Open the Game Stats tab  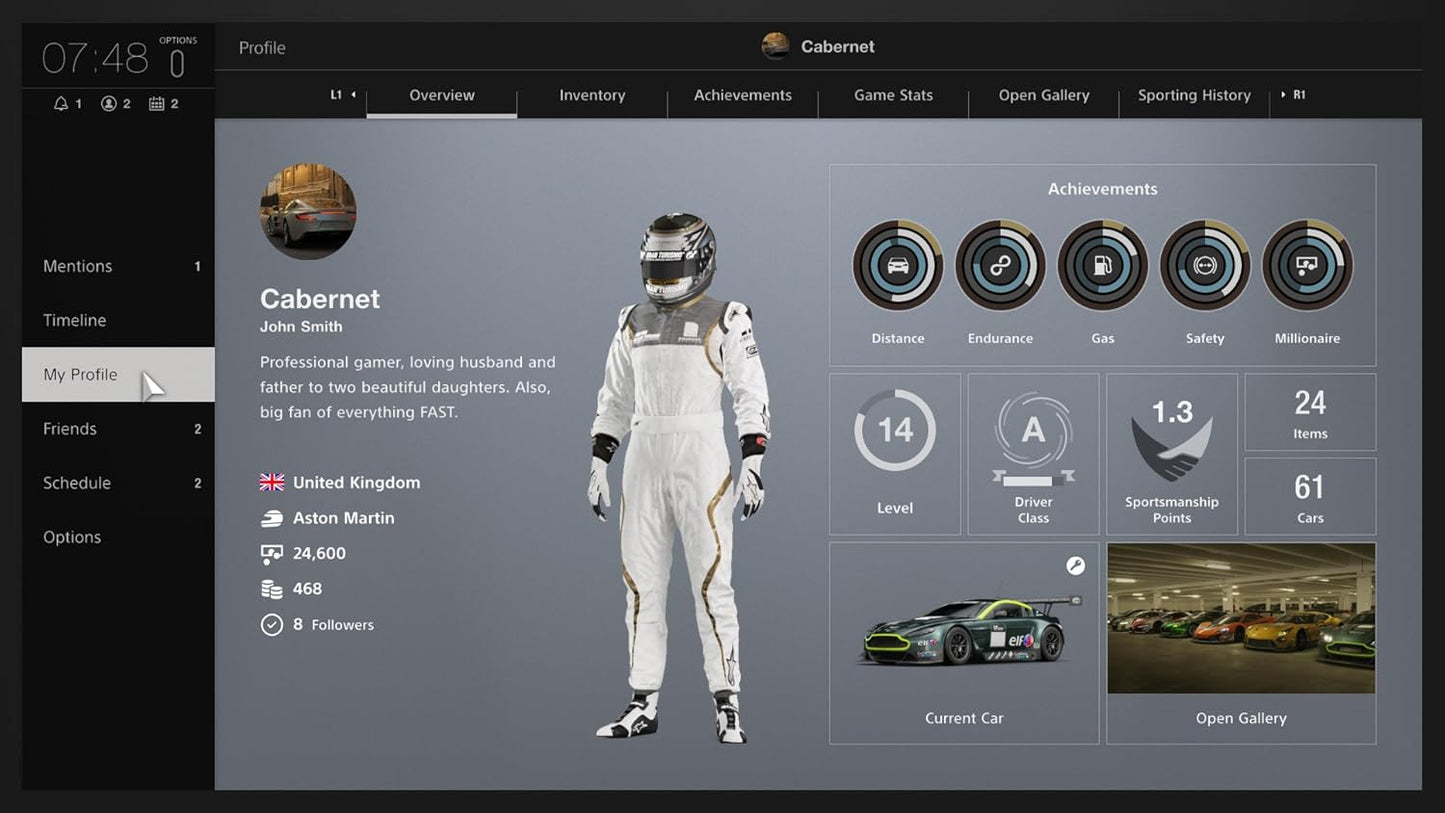click(x=892, y=95)
